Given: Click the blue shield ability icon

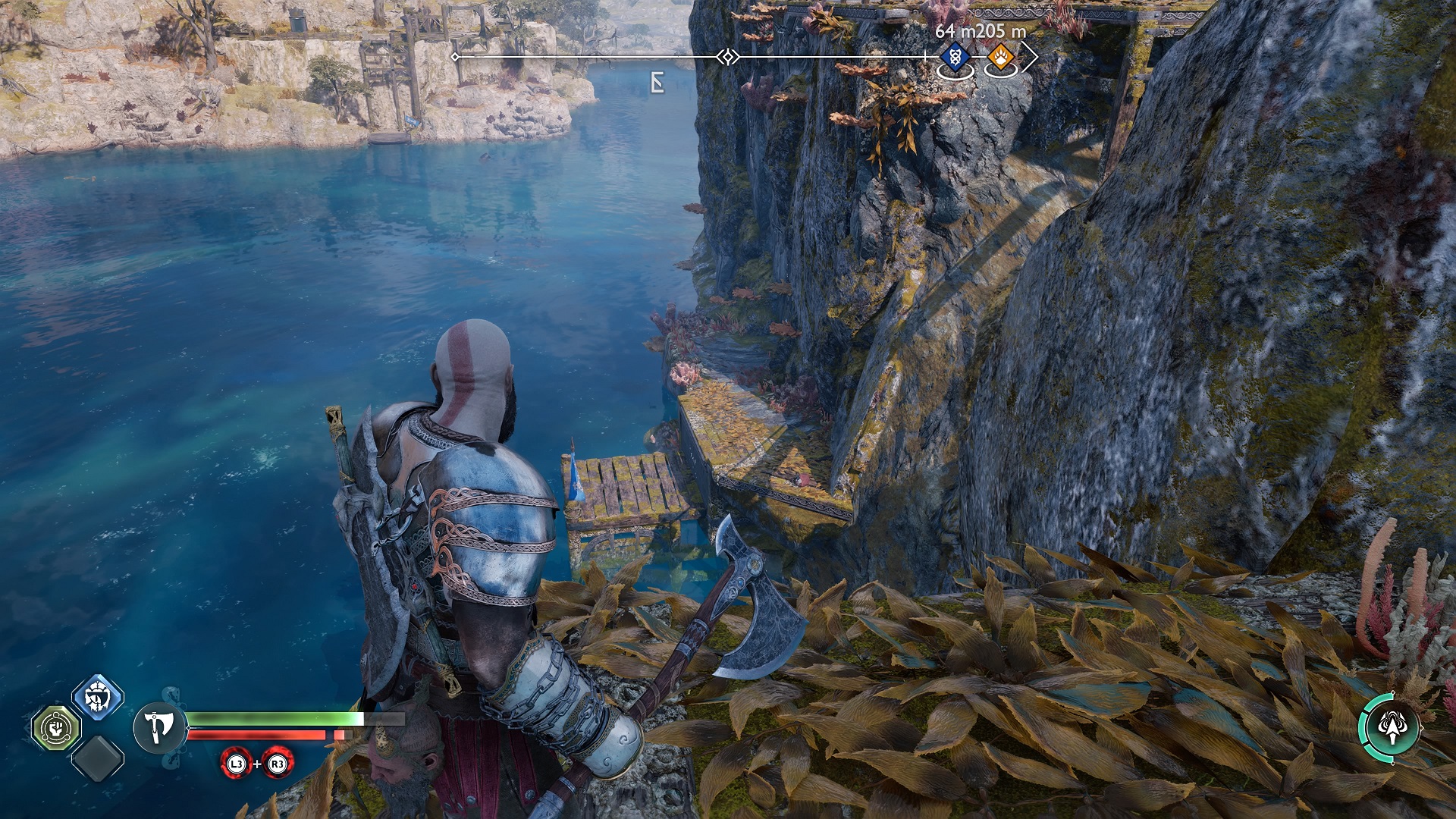Looking at the screenshot, I should click(98, 696).
